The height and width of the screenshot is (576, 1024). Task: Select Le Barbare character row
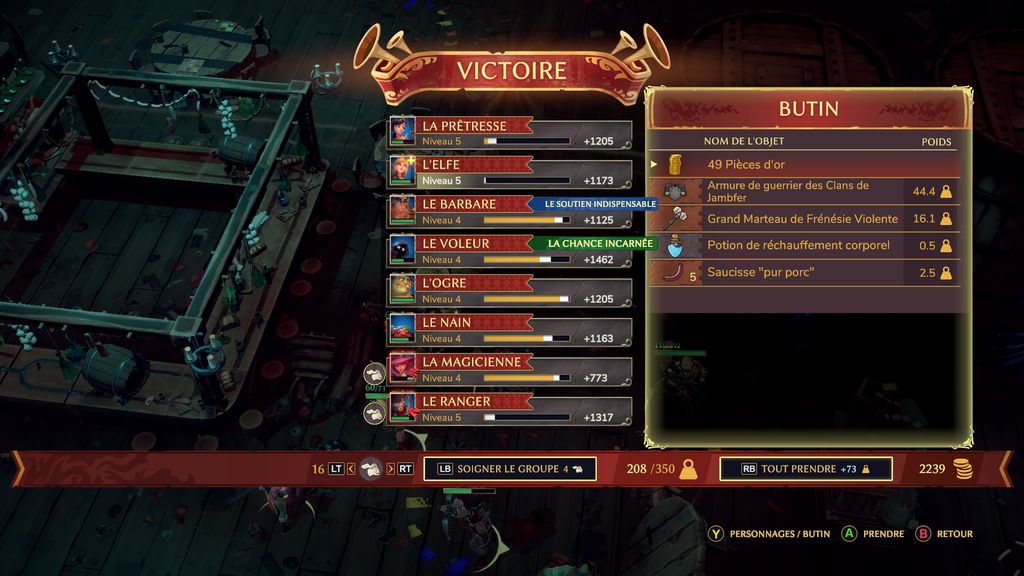pos(510,212)
